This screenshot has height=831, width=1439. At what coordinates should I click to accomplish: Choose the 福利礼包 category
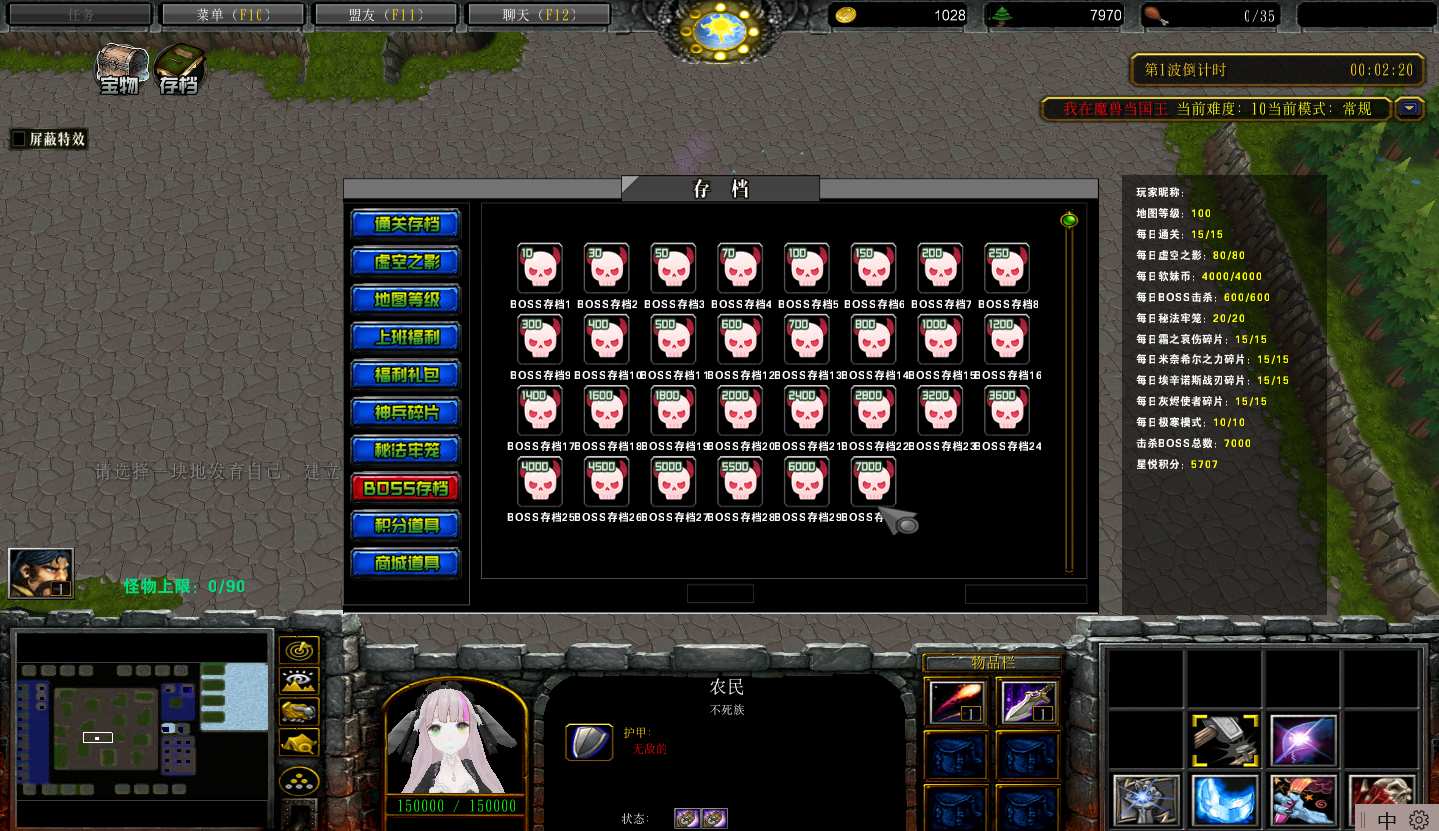pyautogui.click(x=405, y=375)
